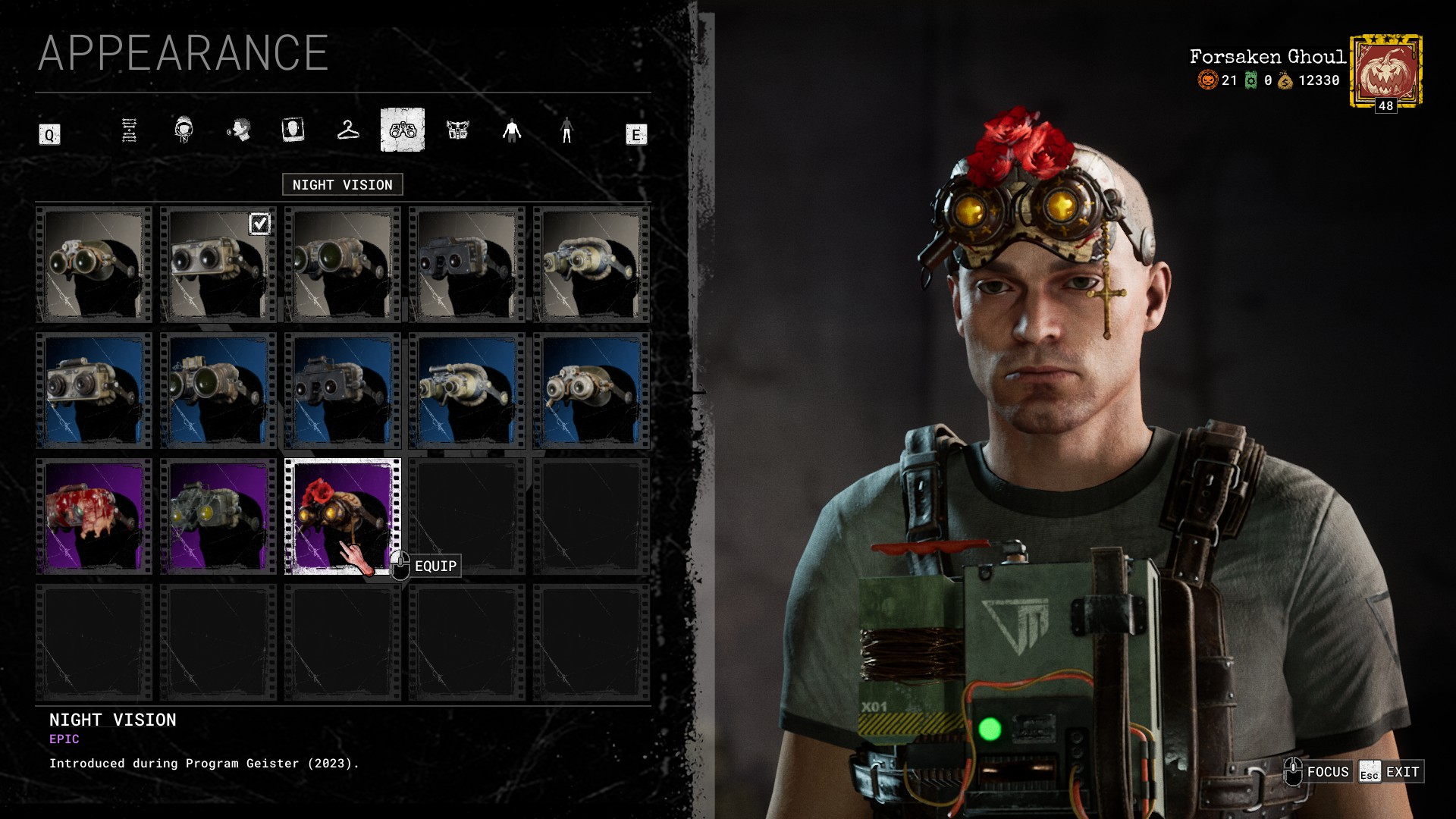1456x819 pixels.
Task: Open the legs body tab
Action: pos(566,130)
